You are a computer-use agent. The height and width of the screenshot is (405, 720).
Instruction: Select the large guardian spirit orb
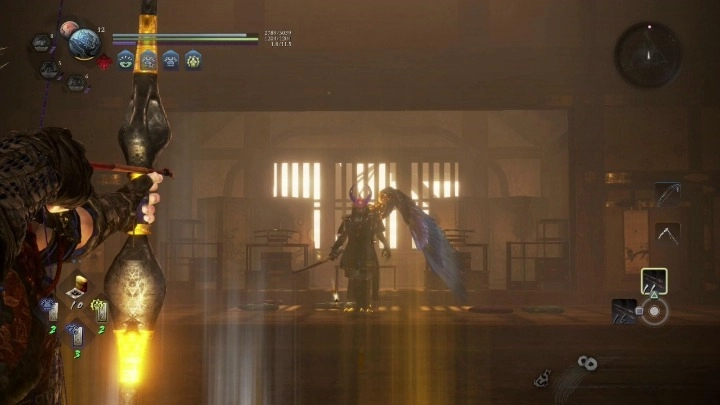(x=84, y=42)
